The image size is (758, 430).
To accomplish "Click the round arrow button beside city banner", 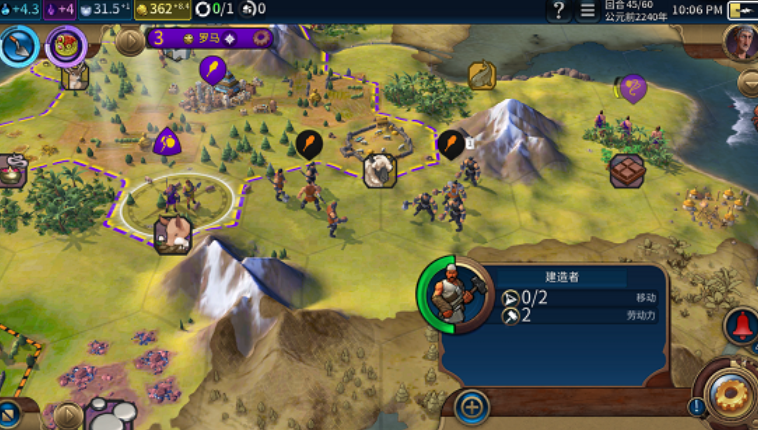I will pos(130,41).
